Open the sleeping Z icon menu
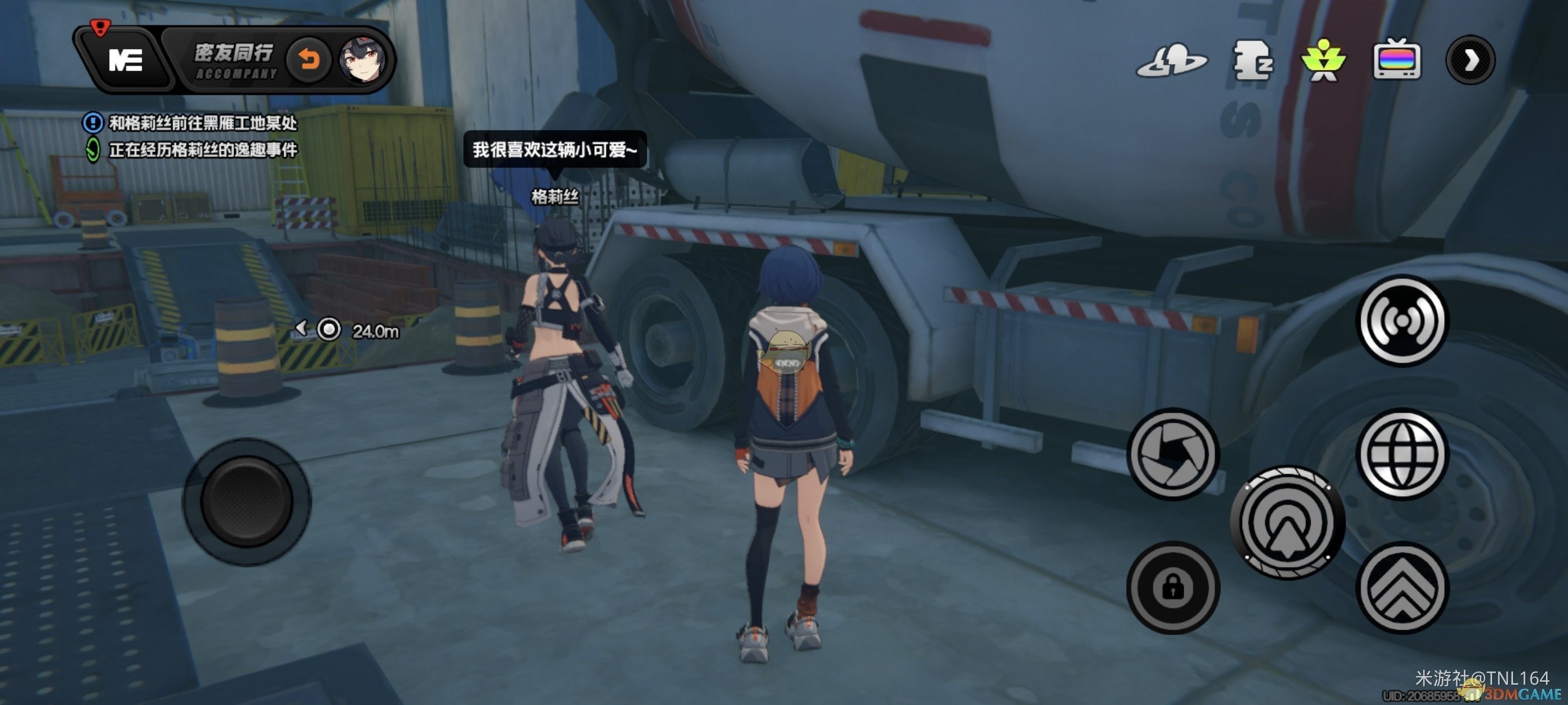 click(1252, 61)
